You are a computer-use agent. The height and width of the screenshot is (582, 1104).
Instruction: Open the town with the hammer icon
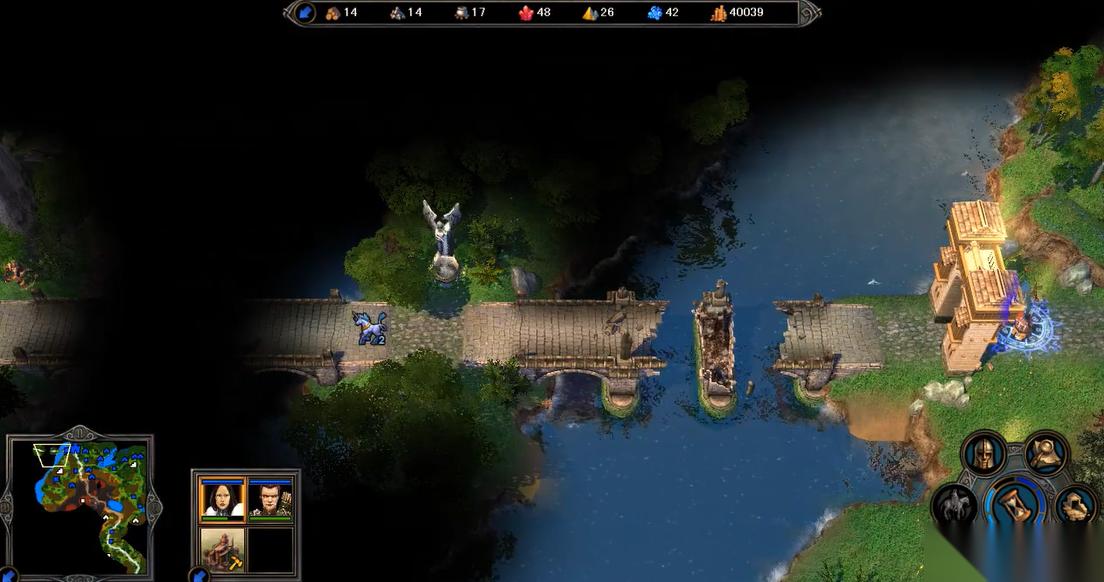pos(223,549)
